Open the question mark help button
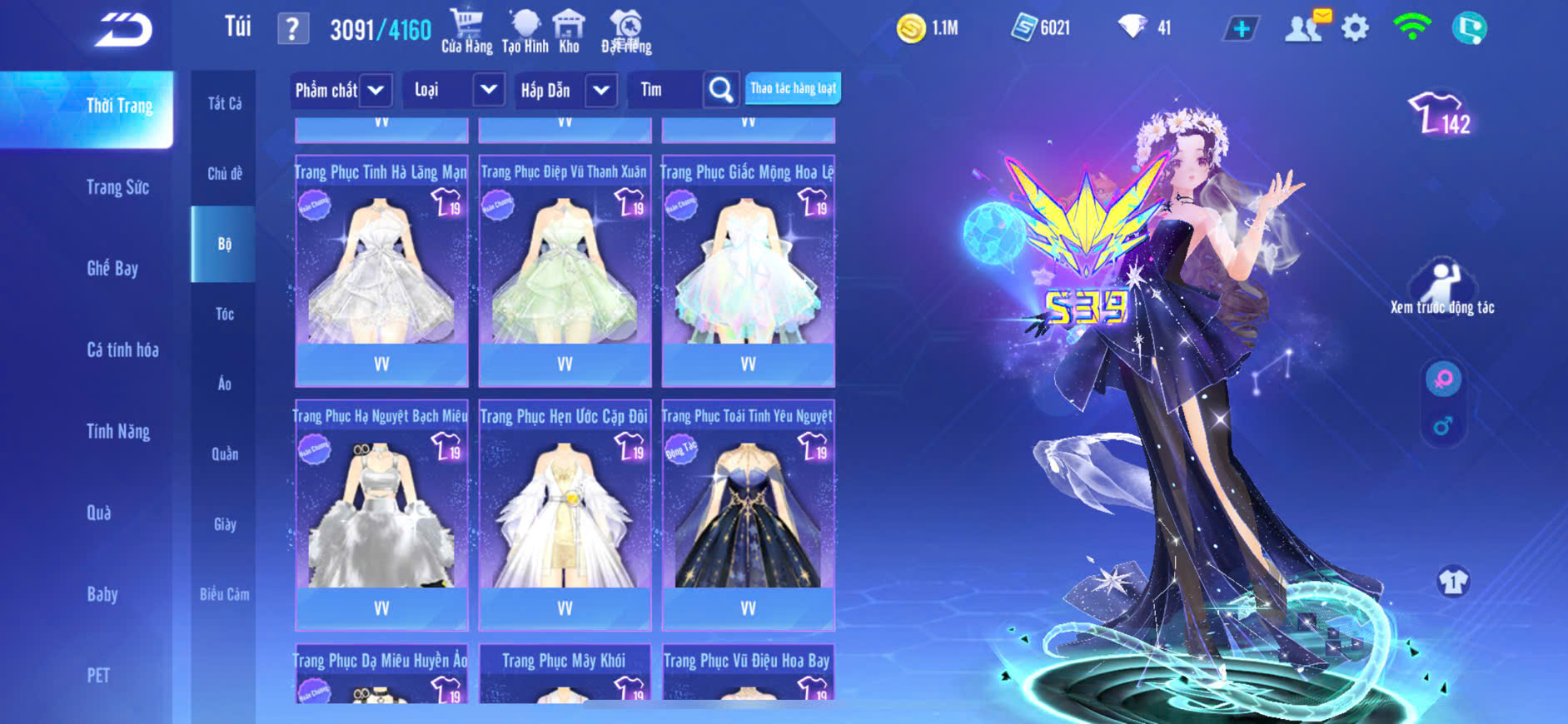 [x=292, y=30]
